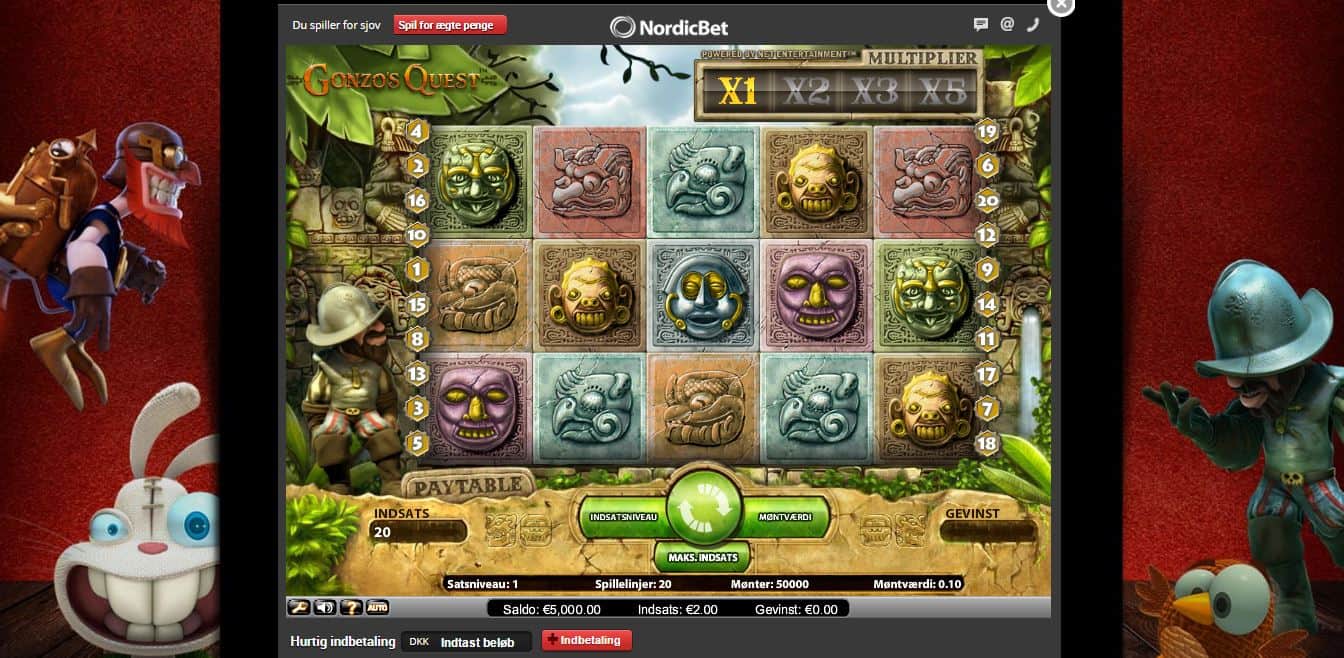Select Maks. Indsats max bet
Screen dimensions: 1344x658
pos(703,556)
